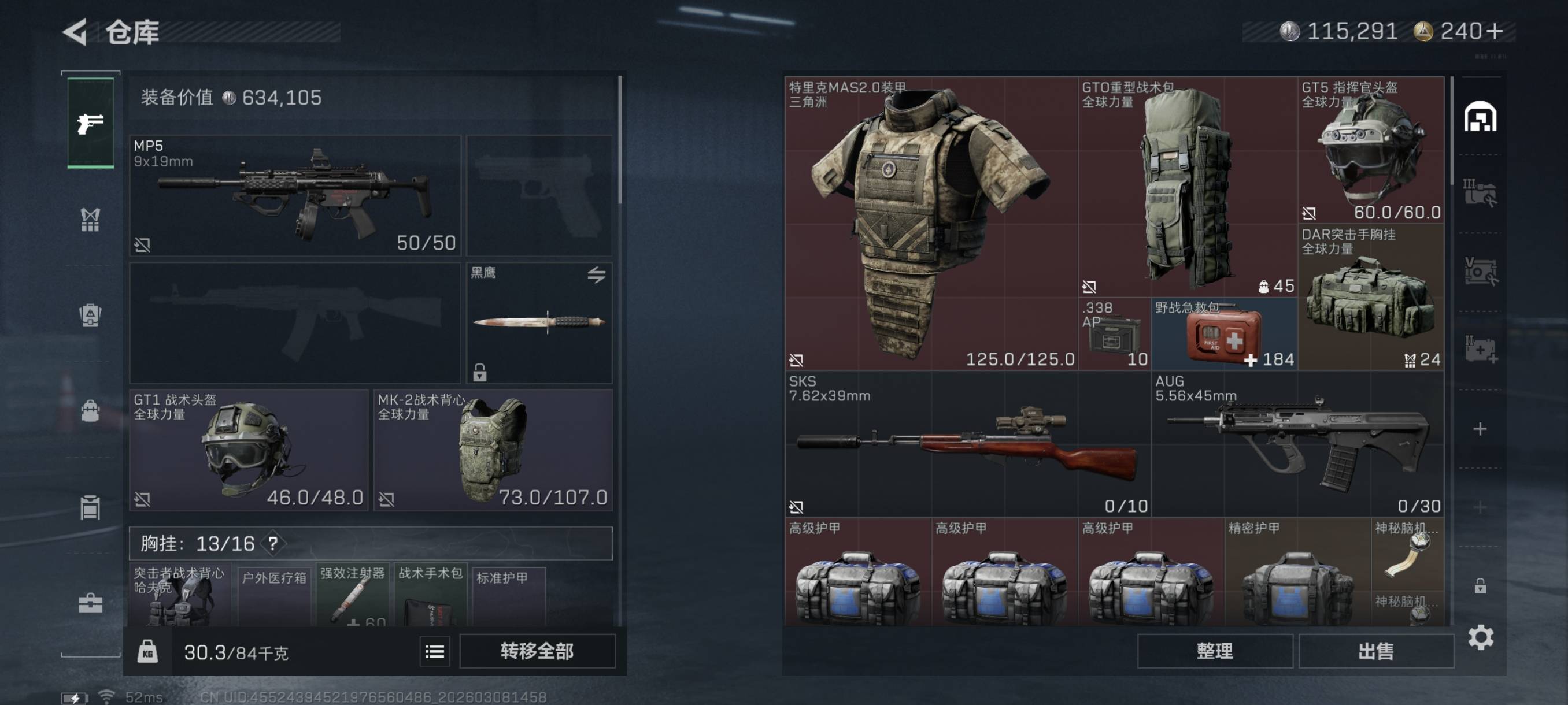Select the equipped MP5 weapon slot
Viewport: 1568px width, 705px height.
point(295,196)
